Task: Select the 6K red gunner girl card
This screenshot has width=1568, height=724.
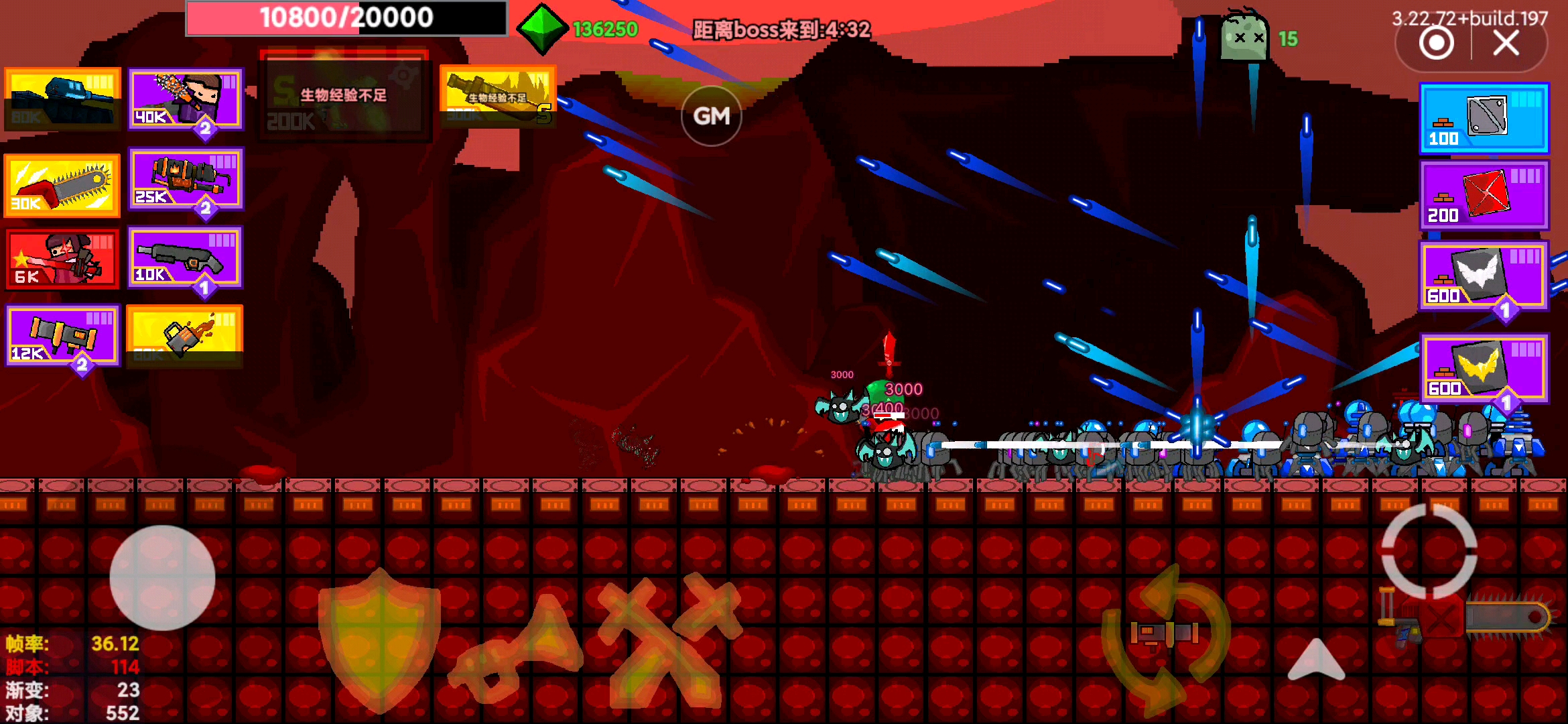Action: (62, 259)
